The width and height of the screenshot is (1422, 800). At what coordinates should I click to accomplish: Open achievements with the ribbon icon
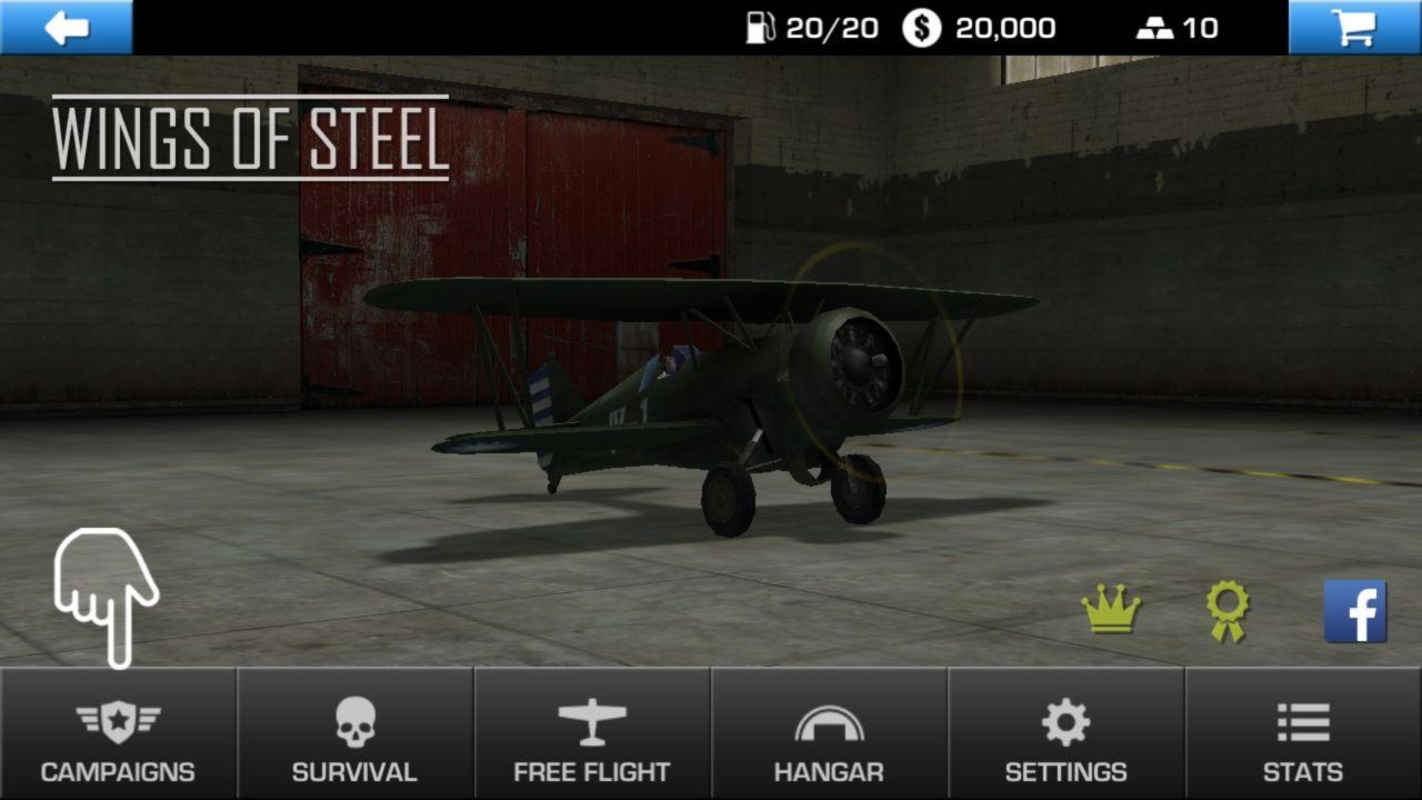point(1227,610)
